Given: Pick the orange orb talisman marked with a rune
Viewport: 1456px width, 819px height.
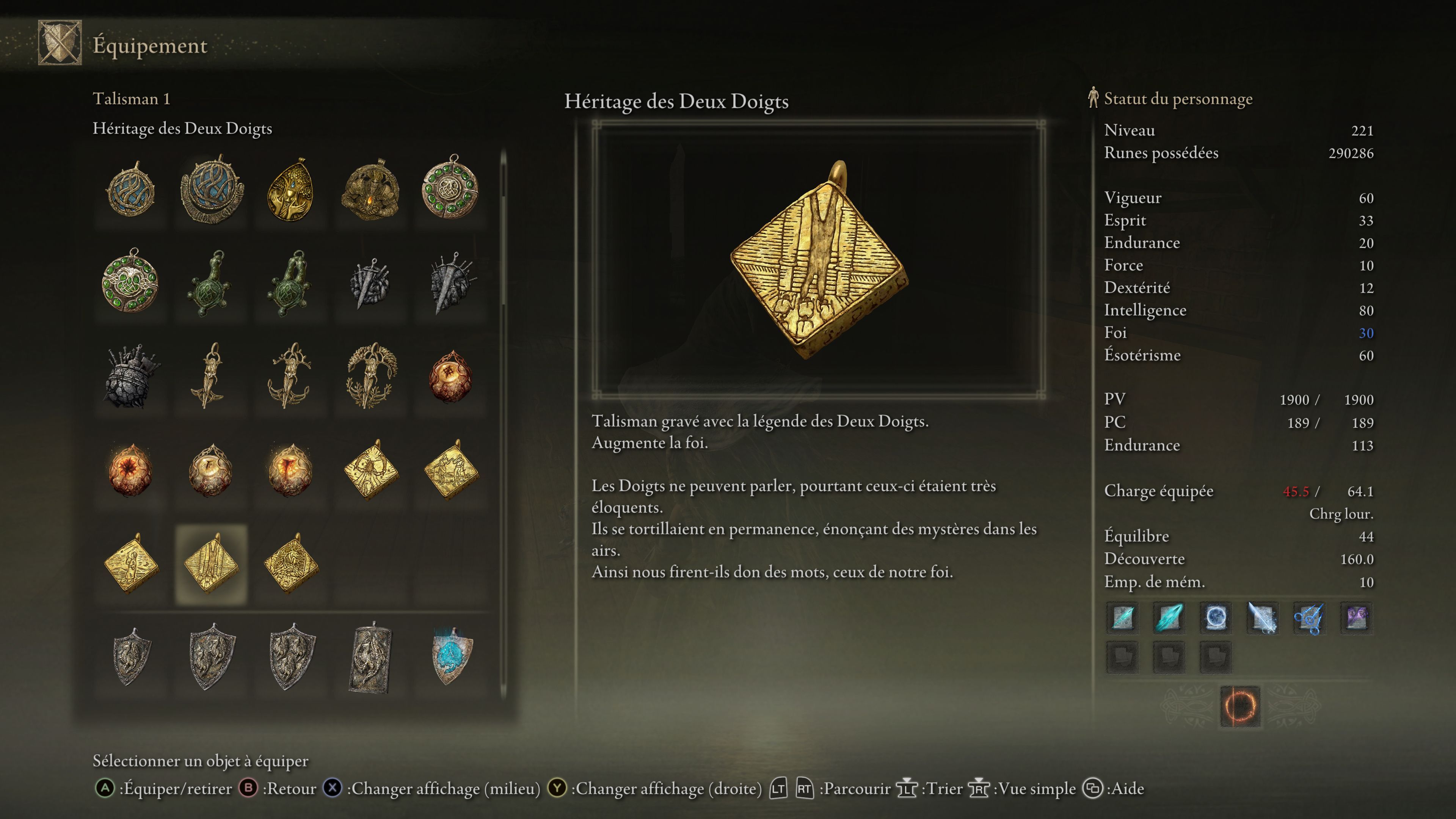Looking at the screenshot, I should (451, 376).
